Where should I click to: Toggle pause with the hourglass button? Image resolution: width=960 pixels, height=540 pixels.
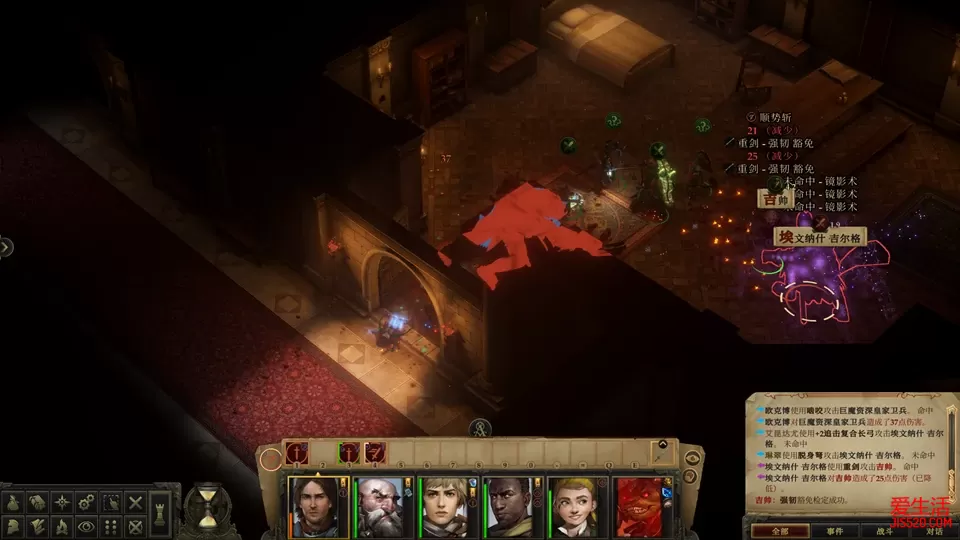pyautogui.click(x=207, y=507)
